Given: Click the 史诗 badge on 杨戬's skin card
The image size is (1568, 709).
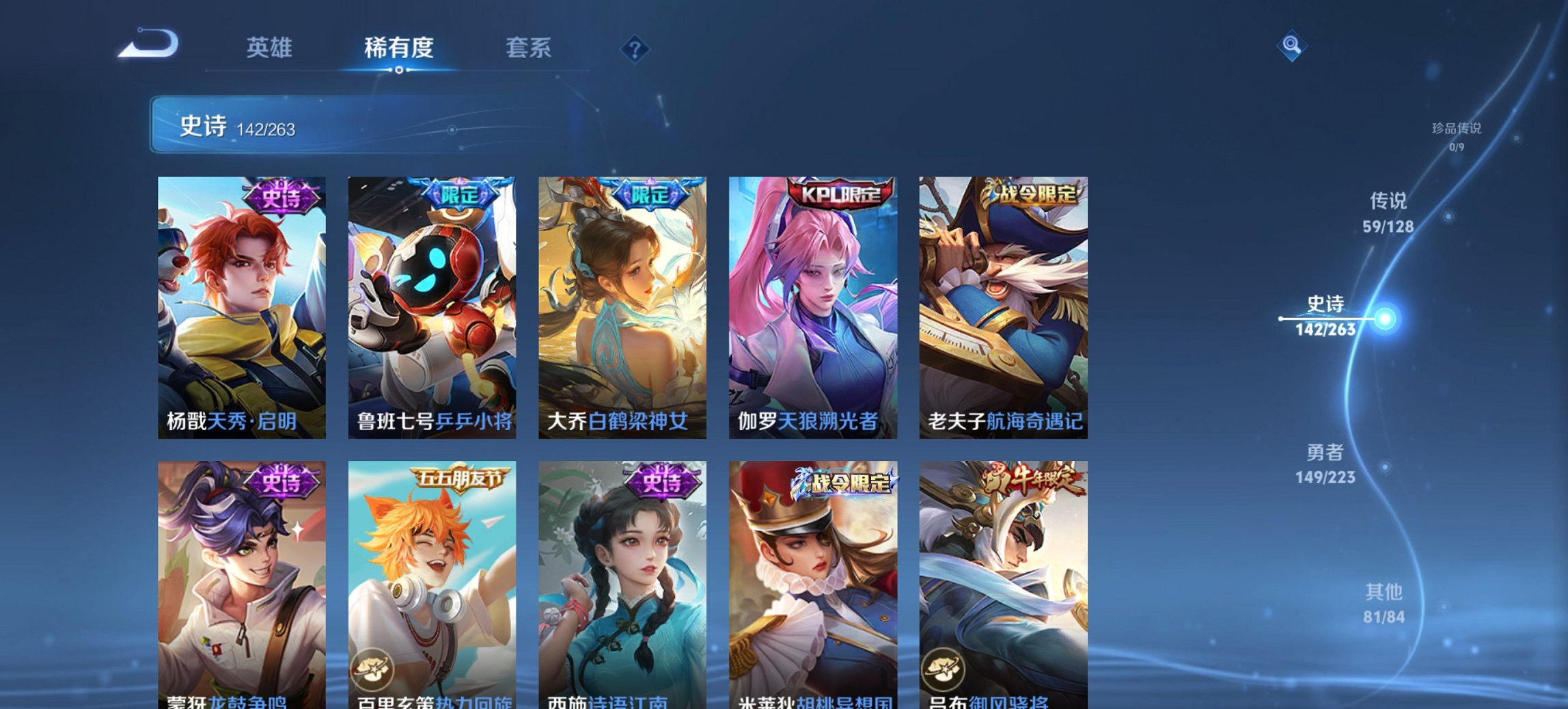Looking at the screenshot, I should click(280, 198).
